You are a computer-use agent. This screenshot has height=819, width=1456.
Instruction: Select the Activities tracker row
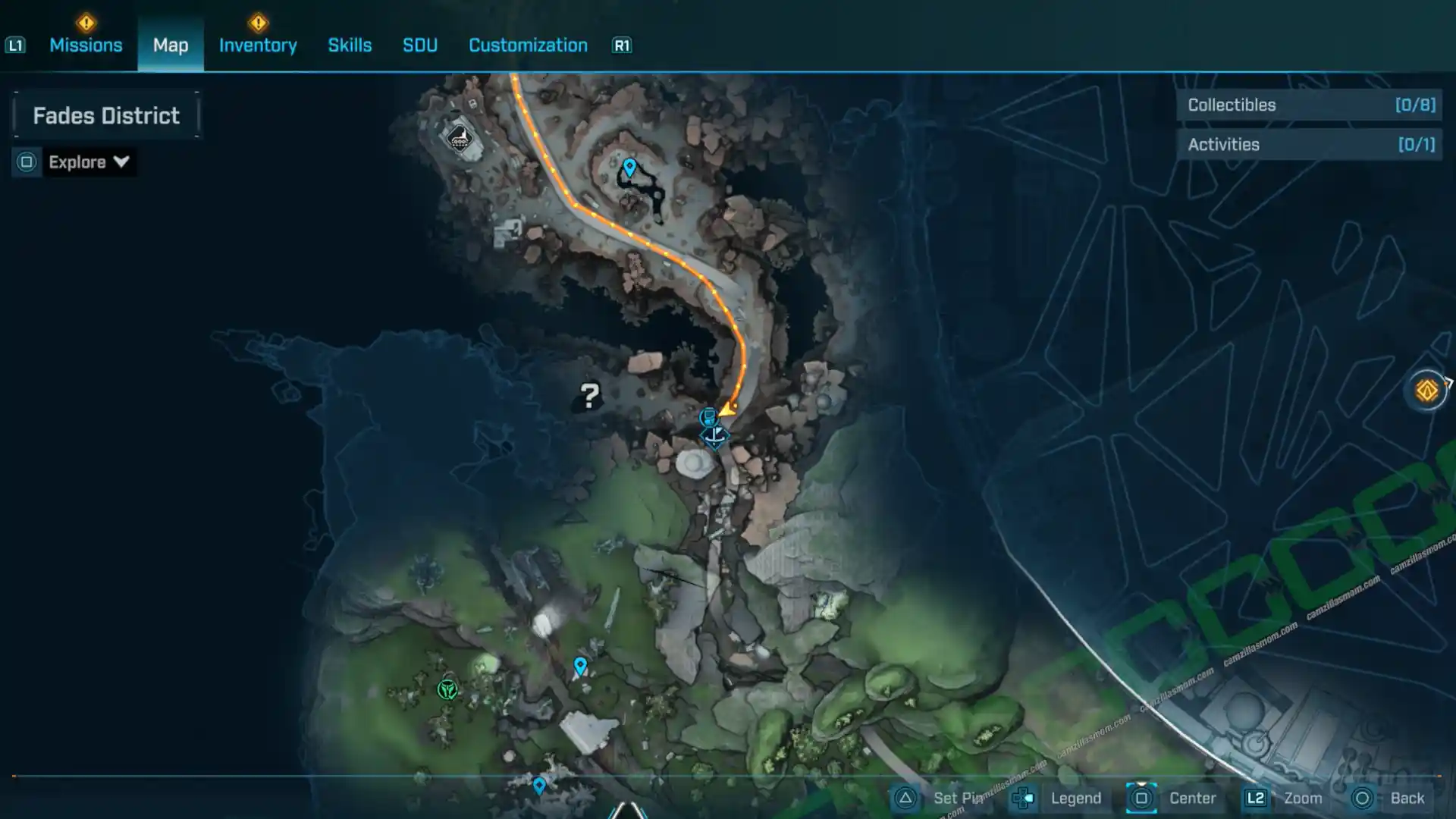[1310, 145]
